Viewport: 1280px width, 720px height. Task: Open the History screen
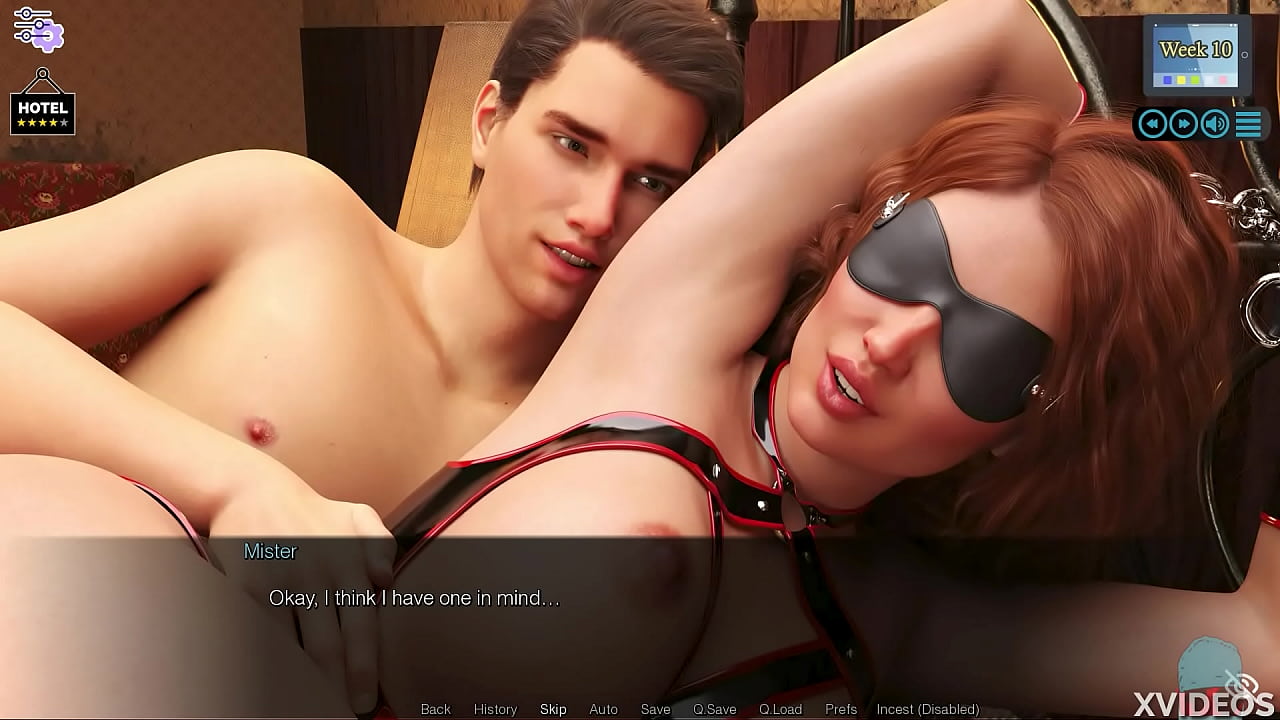(495, 709)
